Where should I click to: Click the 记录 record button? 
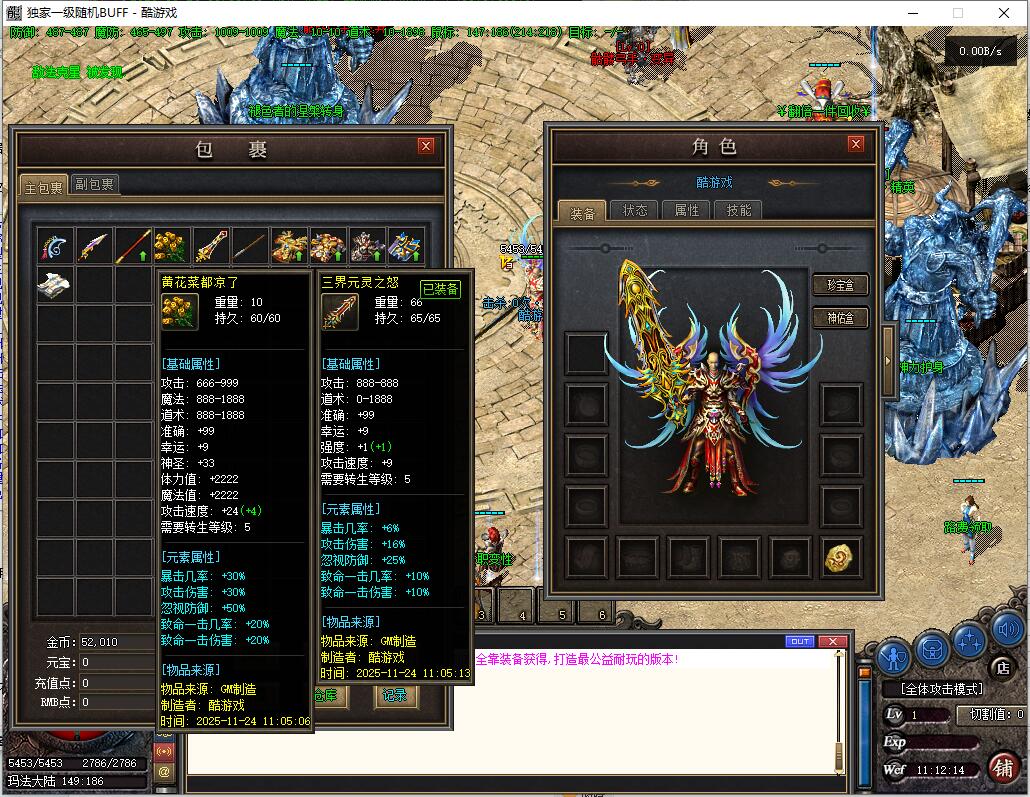click(x=395, y=696)
